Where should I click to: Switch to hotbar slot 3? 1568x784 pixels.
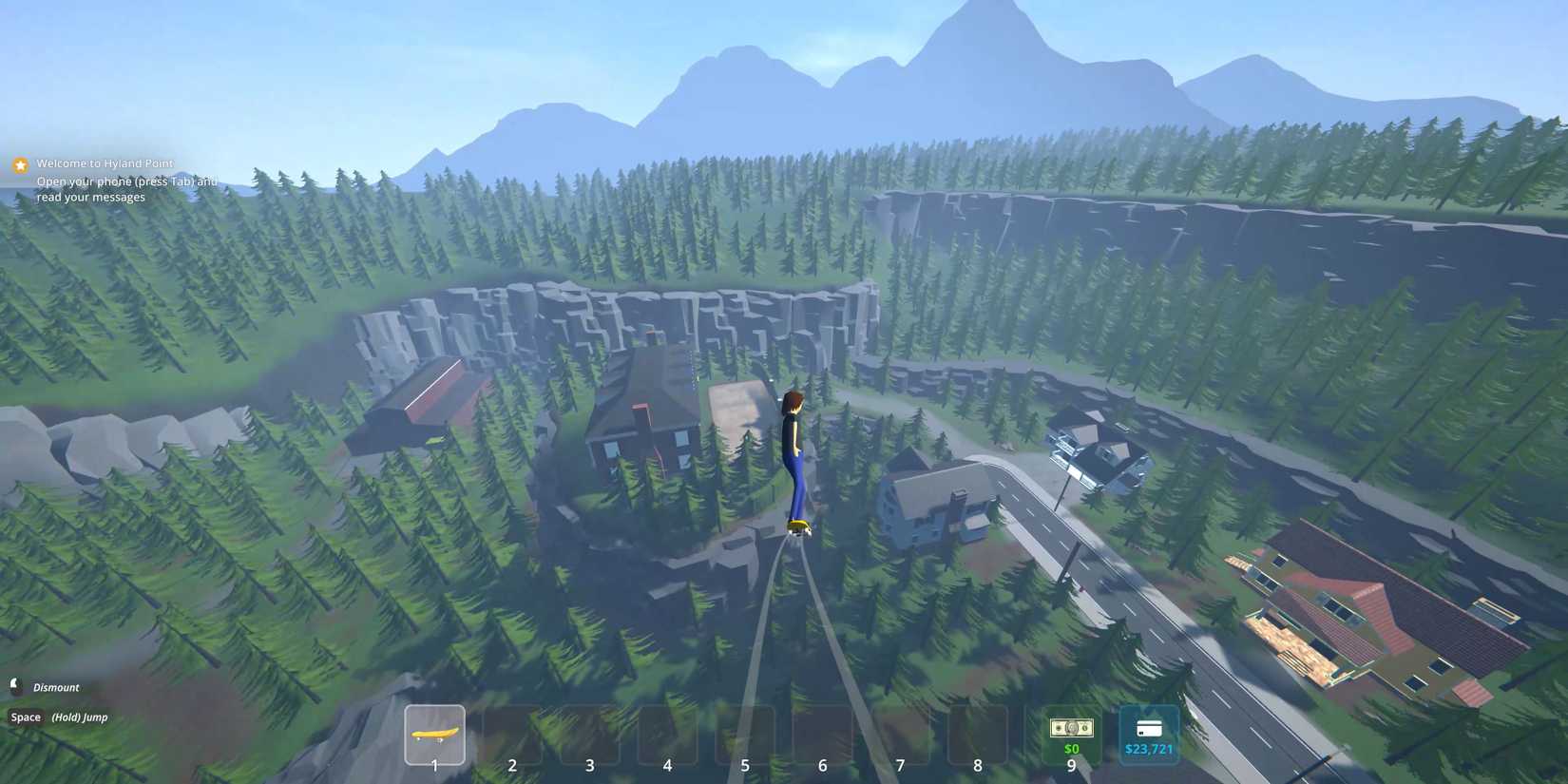[x=590, y=733]
